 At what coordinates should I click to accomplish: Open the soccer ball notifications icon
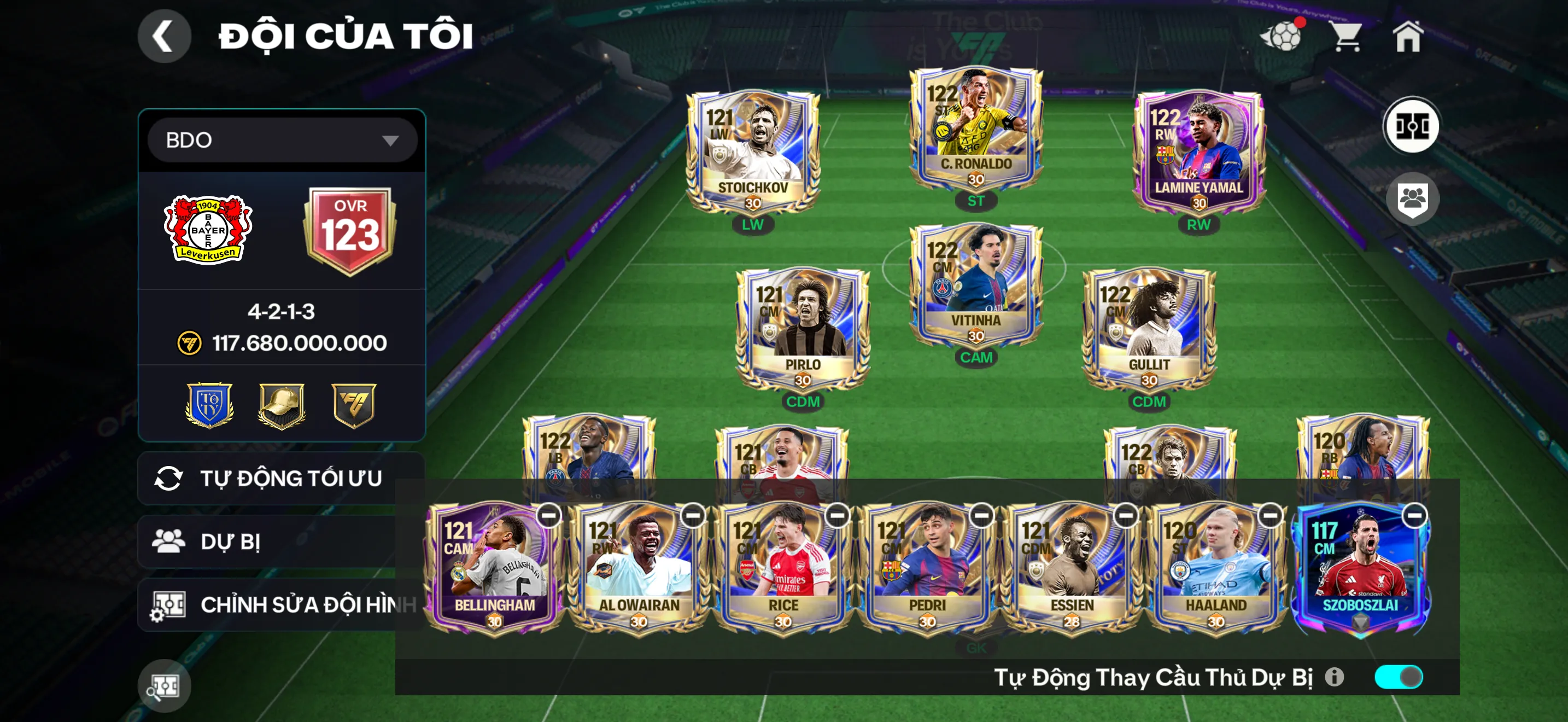coord(1282,36)
